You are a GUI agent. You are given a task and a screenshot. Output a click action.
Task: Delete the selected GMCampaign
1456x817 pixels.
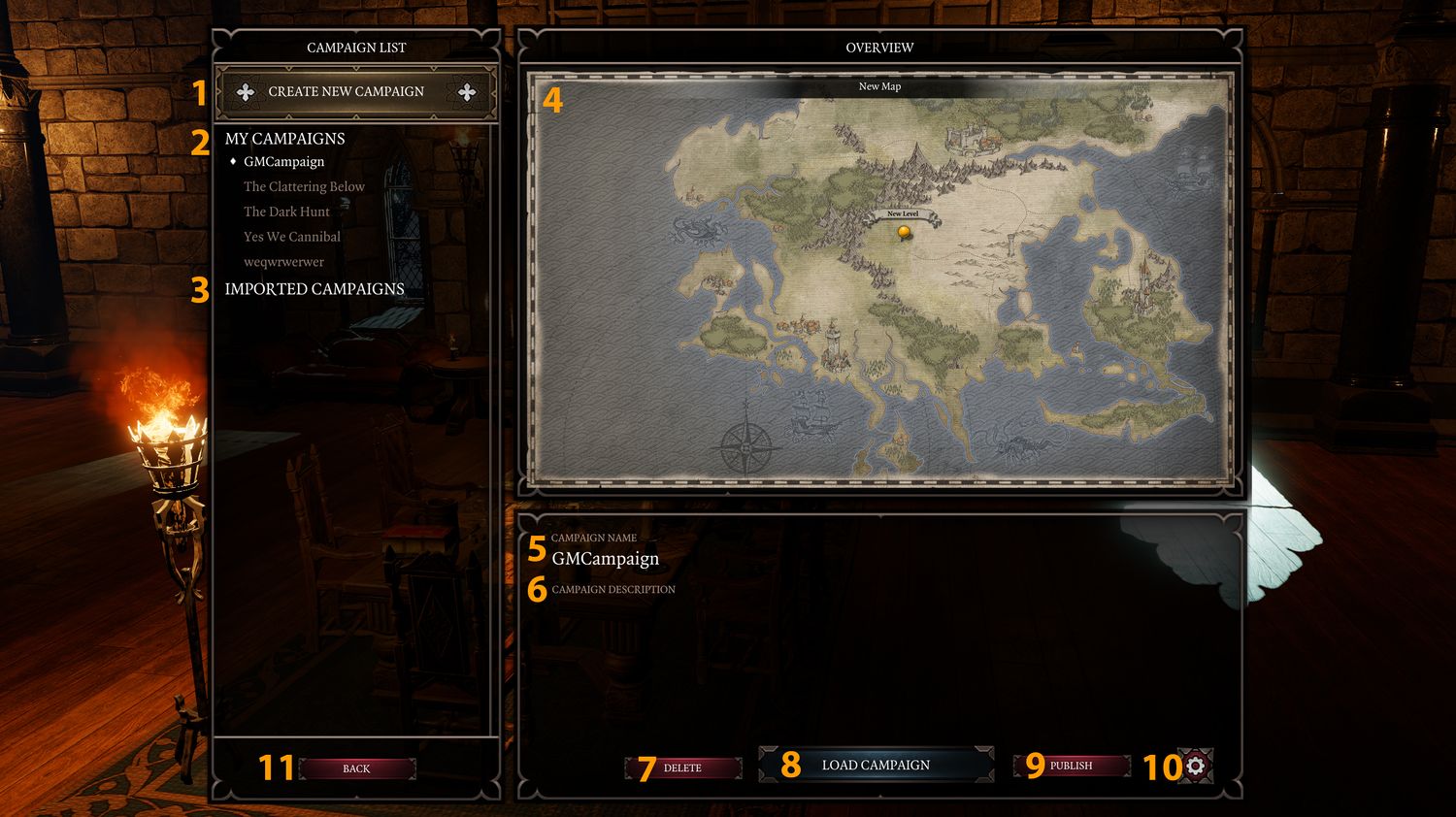click(683, 767)
